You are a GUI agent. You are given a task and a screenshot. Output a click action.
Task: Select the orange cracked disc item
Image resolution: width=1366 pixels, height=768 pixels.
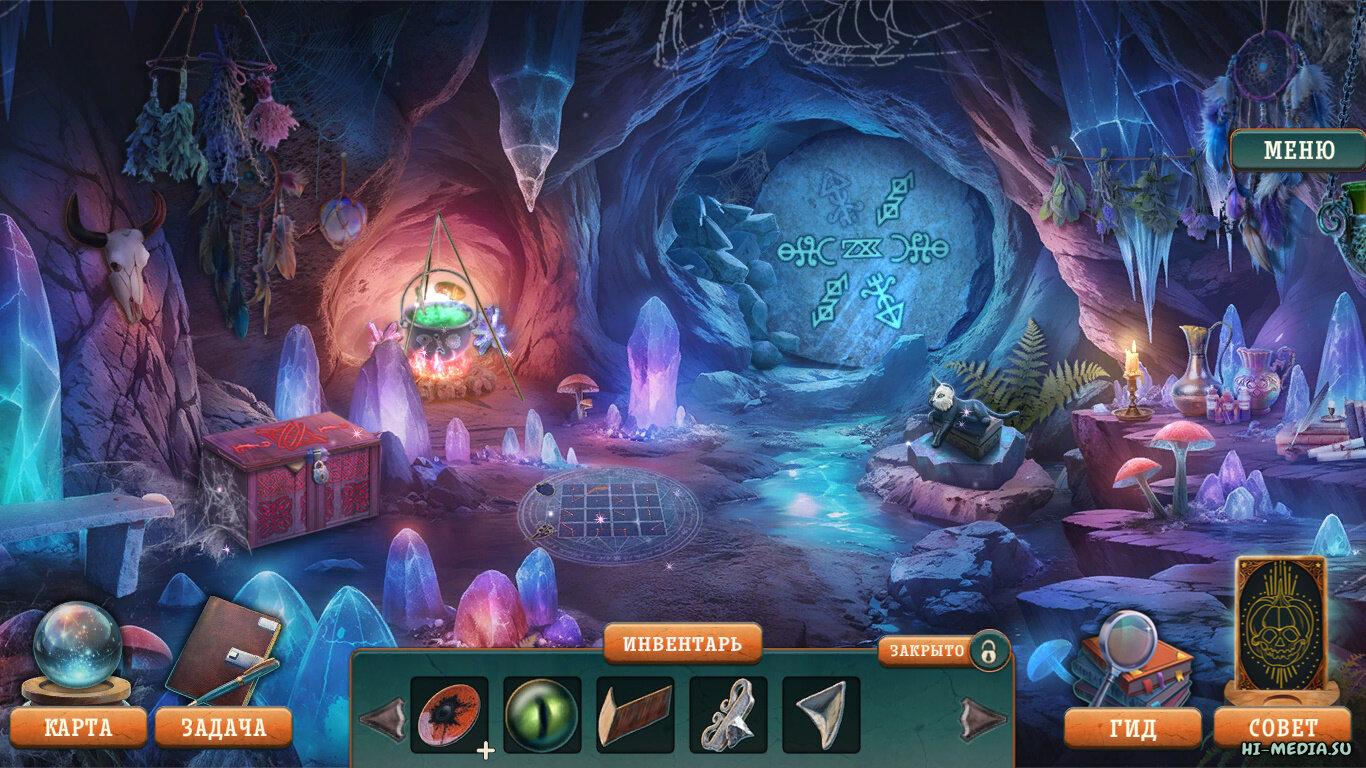449,715
